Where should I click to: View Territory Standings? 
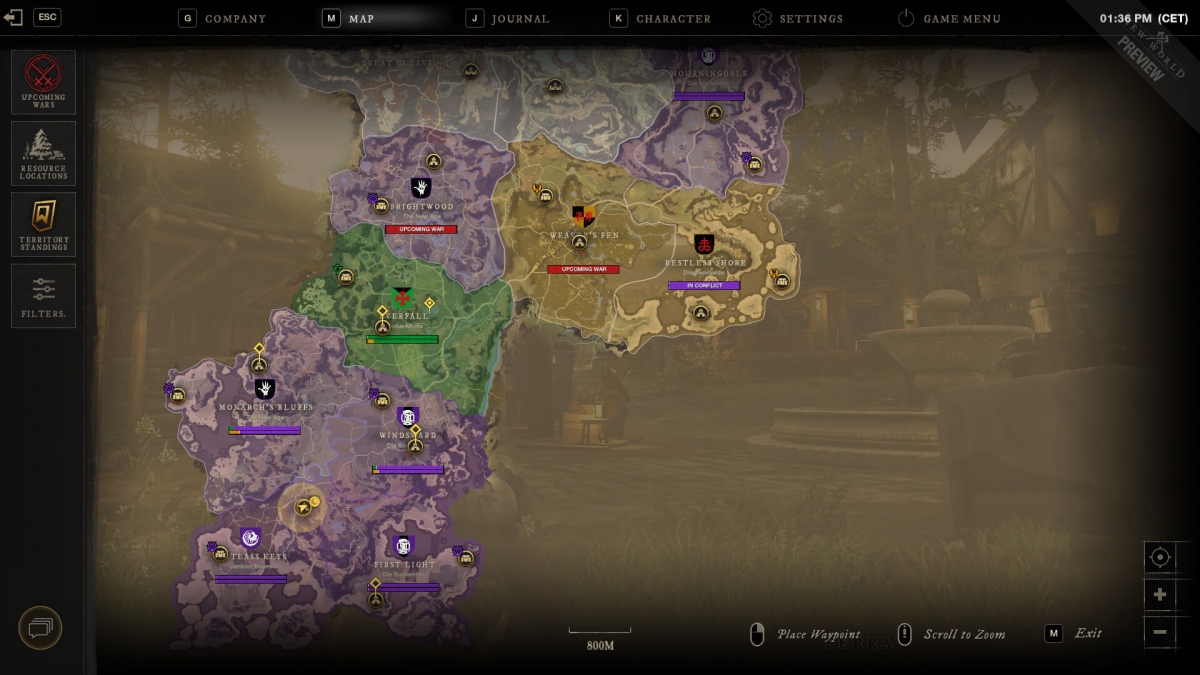pyautogui.click(x=43, y=224)
